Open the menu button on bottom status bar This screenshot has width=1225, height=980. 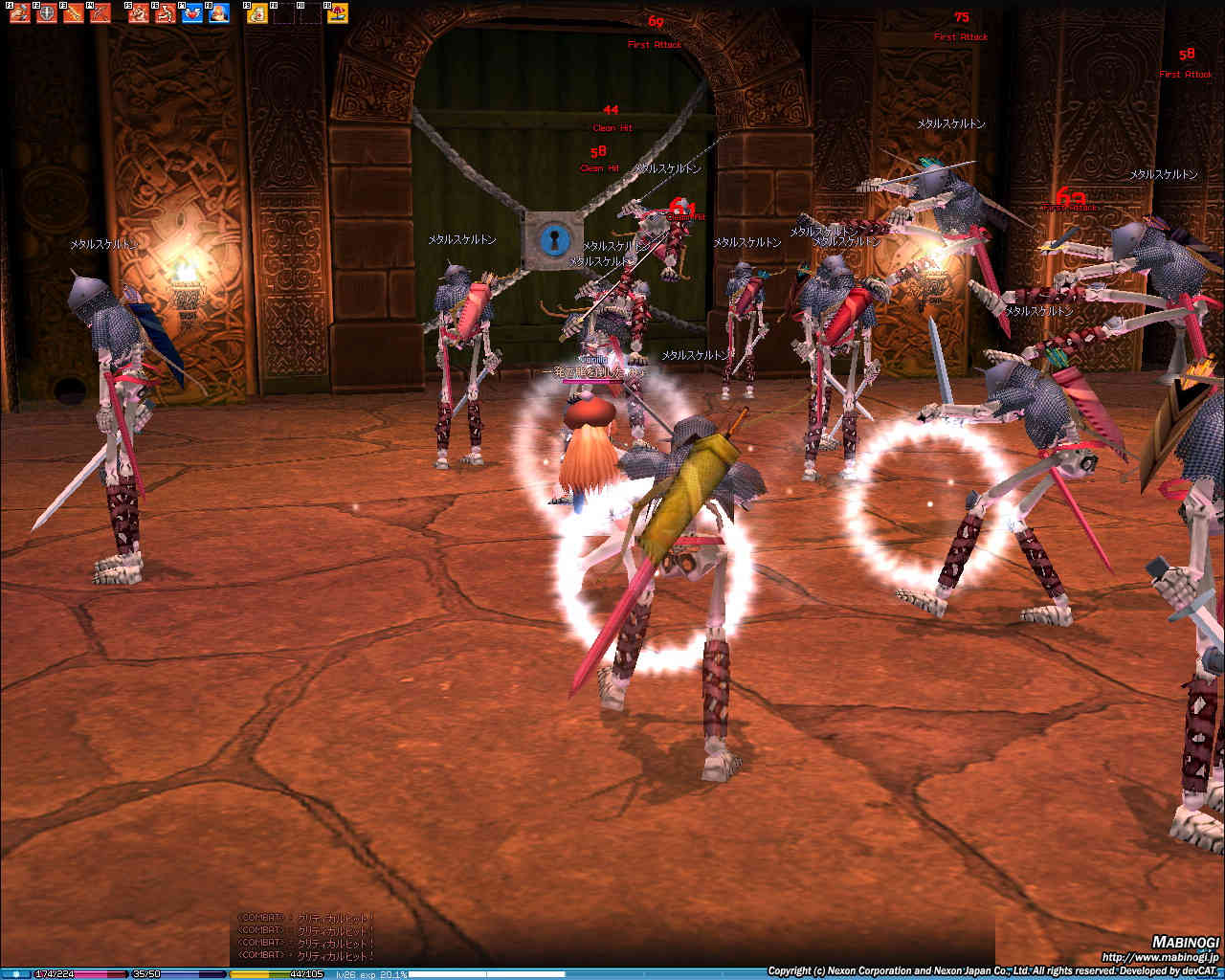pos(15,974)
